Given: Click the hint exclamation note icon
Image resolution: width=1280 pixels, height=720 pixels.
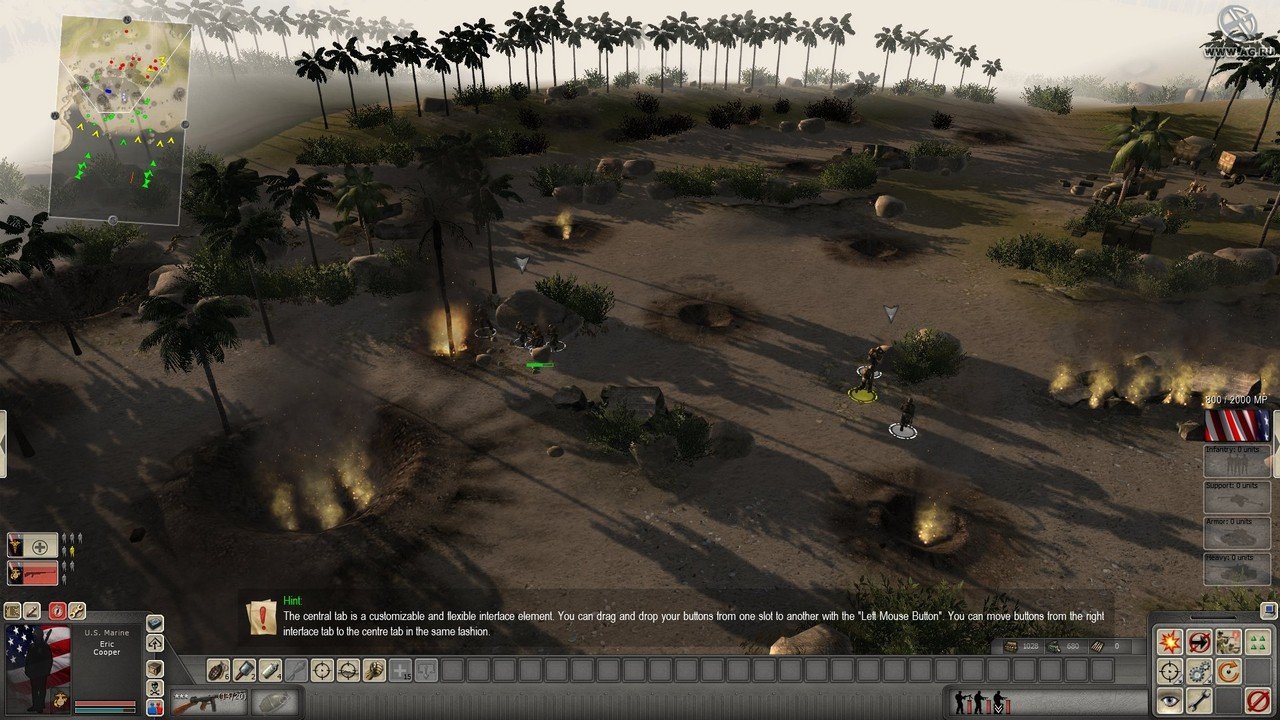Looking at the screenshot, I should click(263, 617).
